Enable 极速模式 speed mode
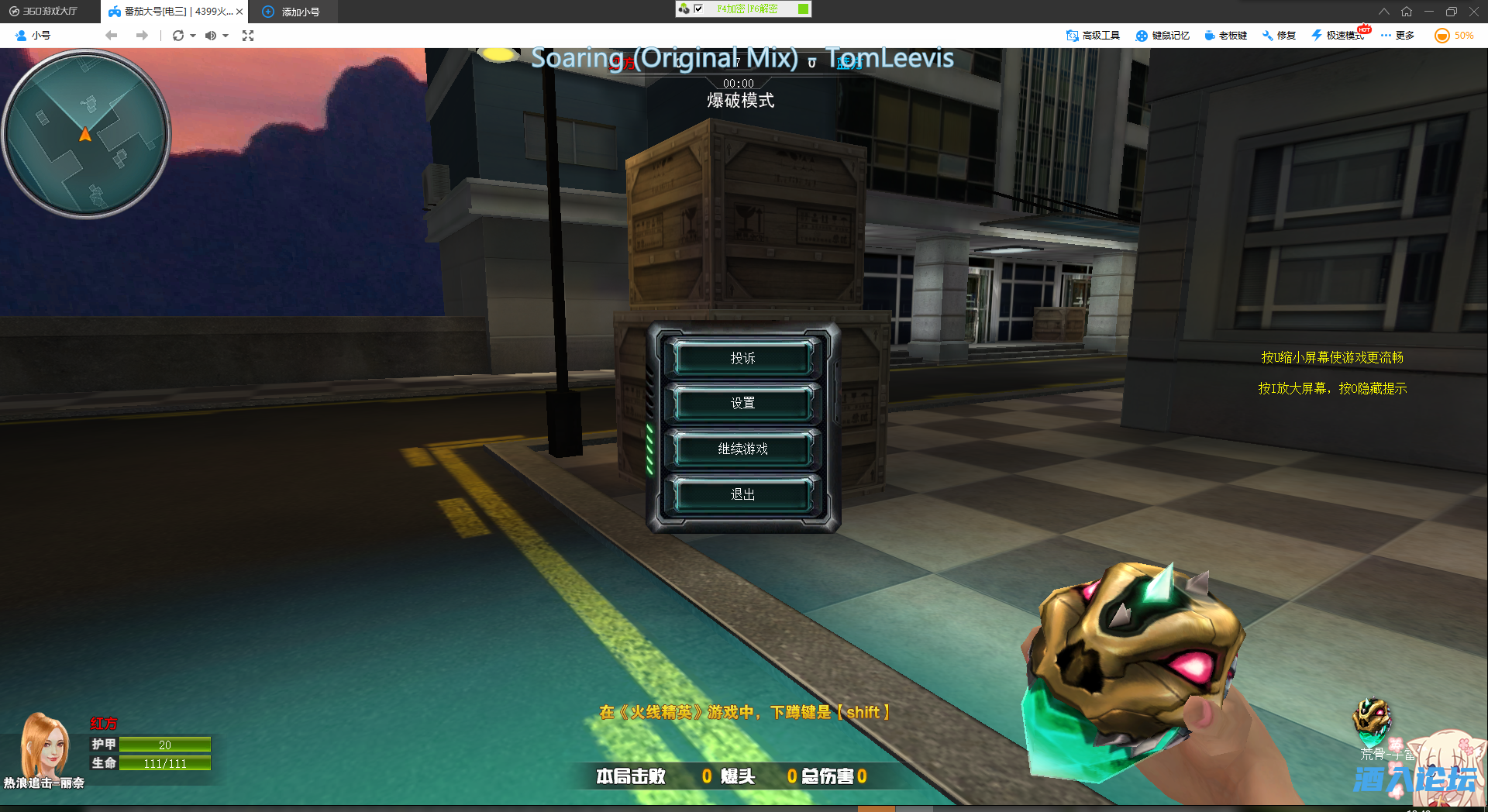The height and width of the screenshot is (812, 1488). pos(1338,35)
